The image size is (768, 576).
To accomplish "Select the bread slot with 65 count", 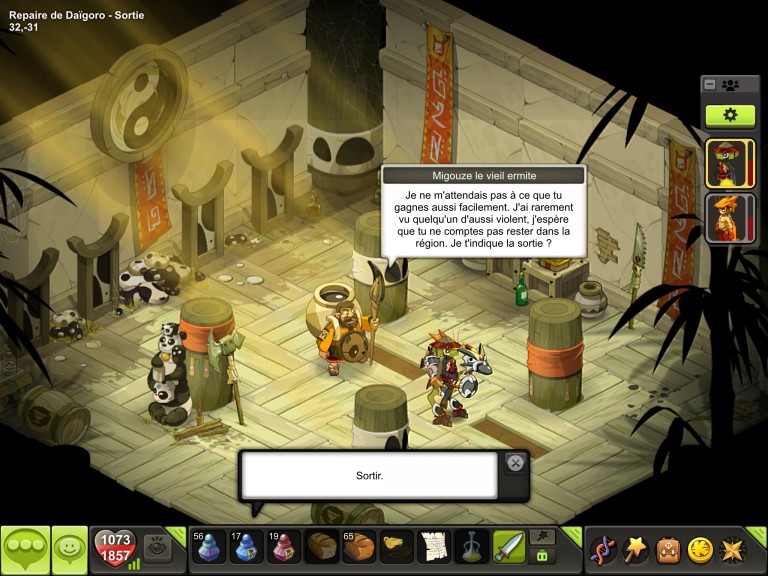I will coord(358,548).
